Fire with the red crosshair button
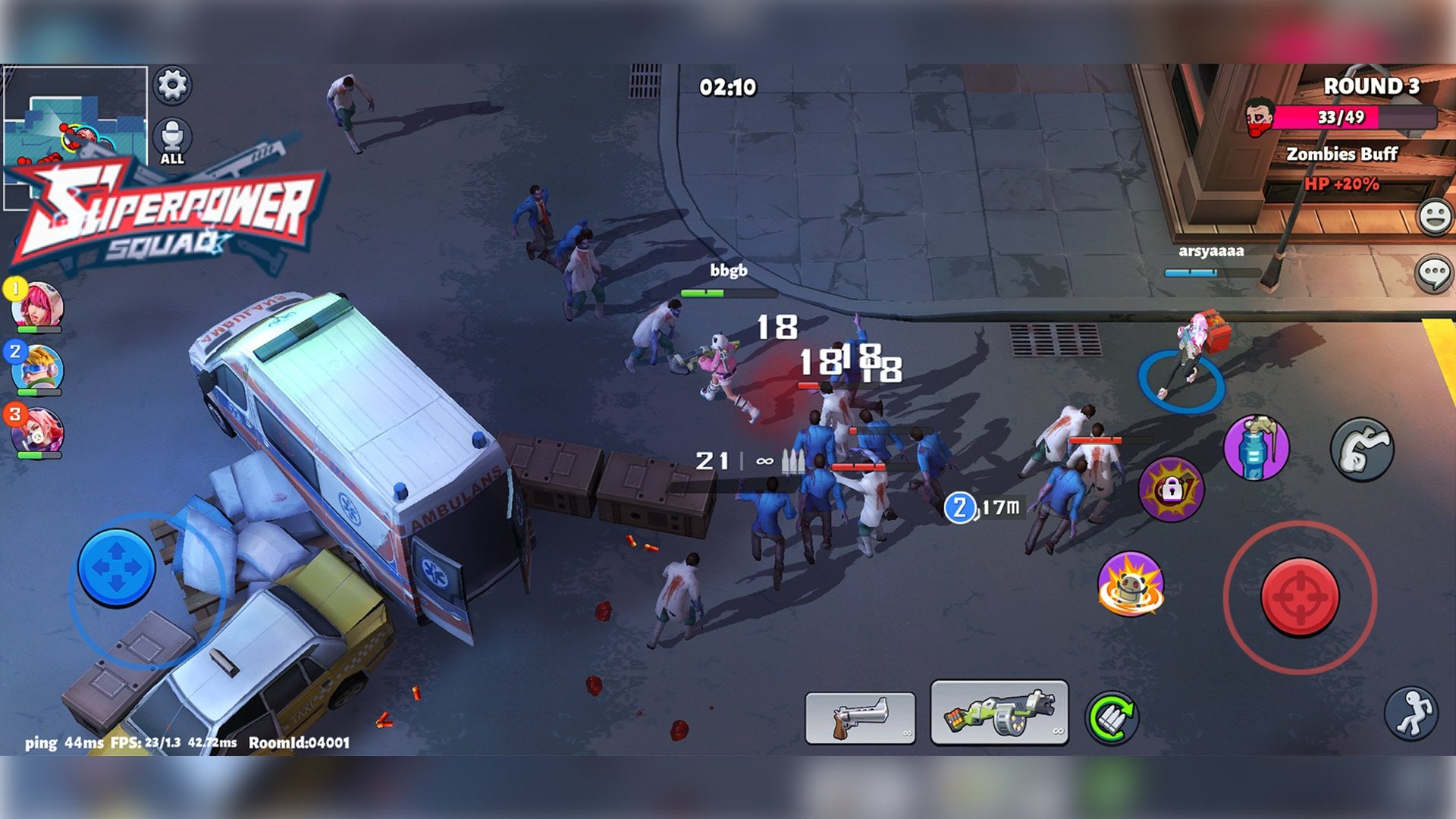 tap(1300, 597)
